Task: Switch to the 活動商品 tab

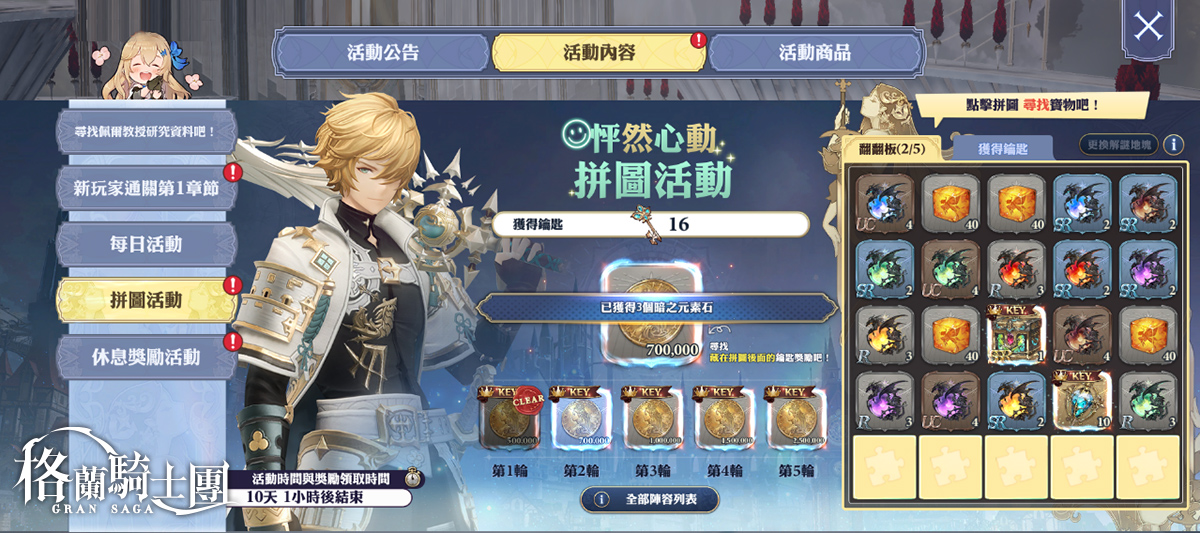Action: tap(814, 53)
